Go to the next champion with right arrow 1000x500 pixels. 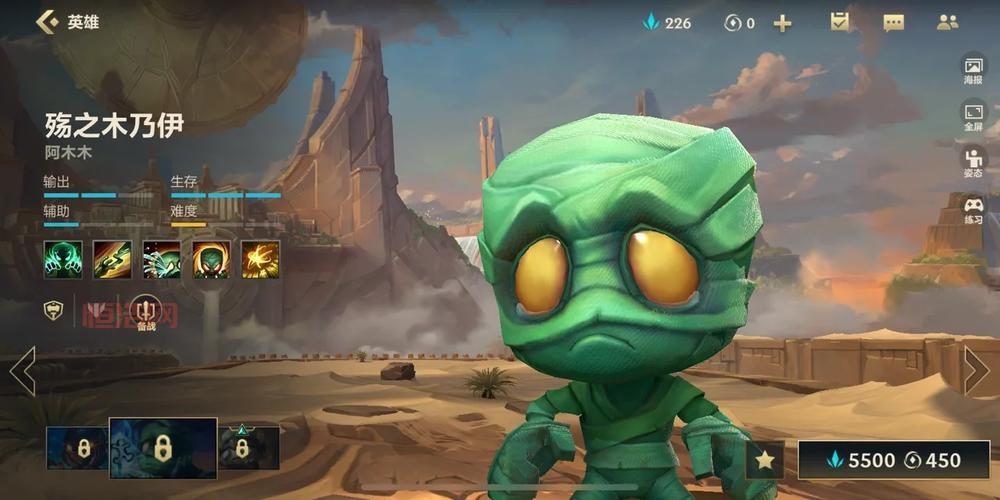click(976, 371)
